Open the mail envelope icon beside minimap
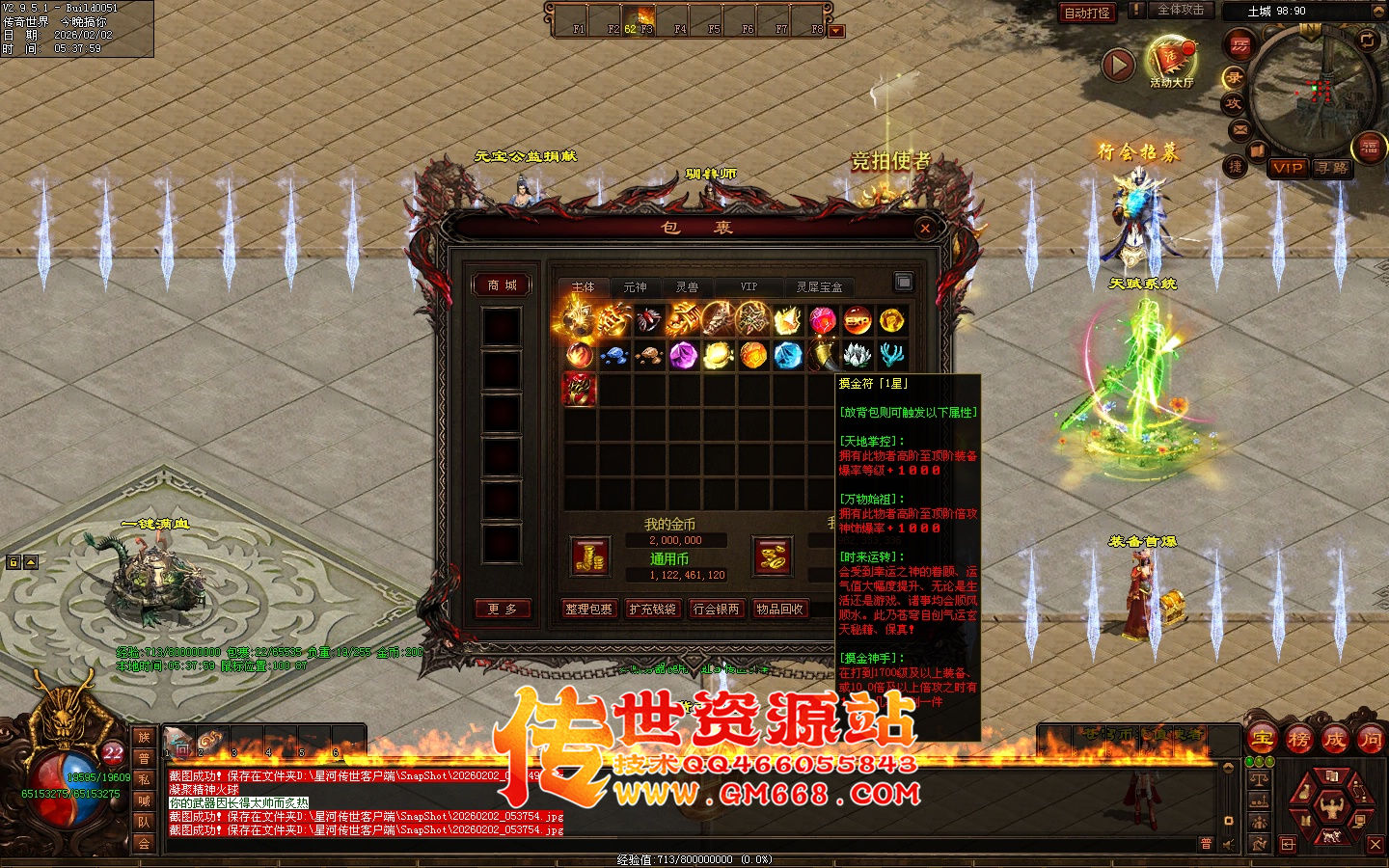 click(x=1239, y=128)
